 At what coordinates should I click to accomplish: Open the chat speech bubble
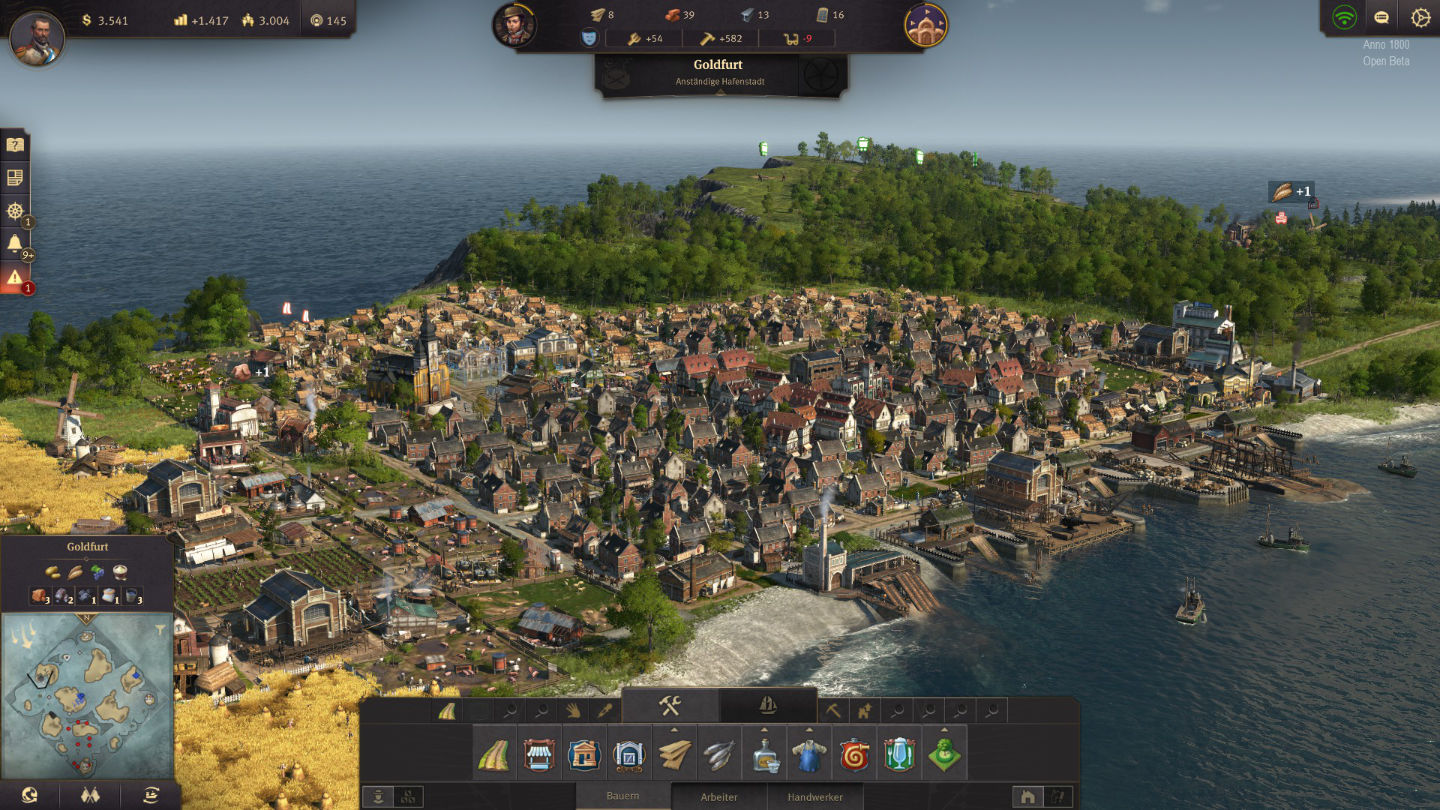click(x=1382, y=18)
